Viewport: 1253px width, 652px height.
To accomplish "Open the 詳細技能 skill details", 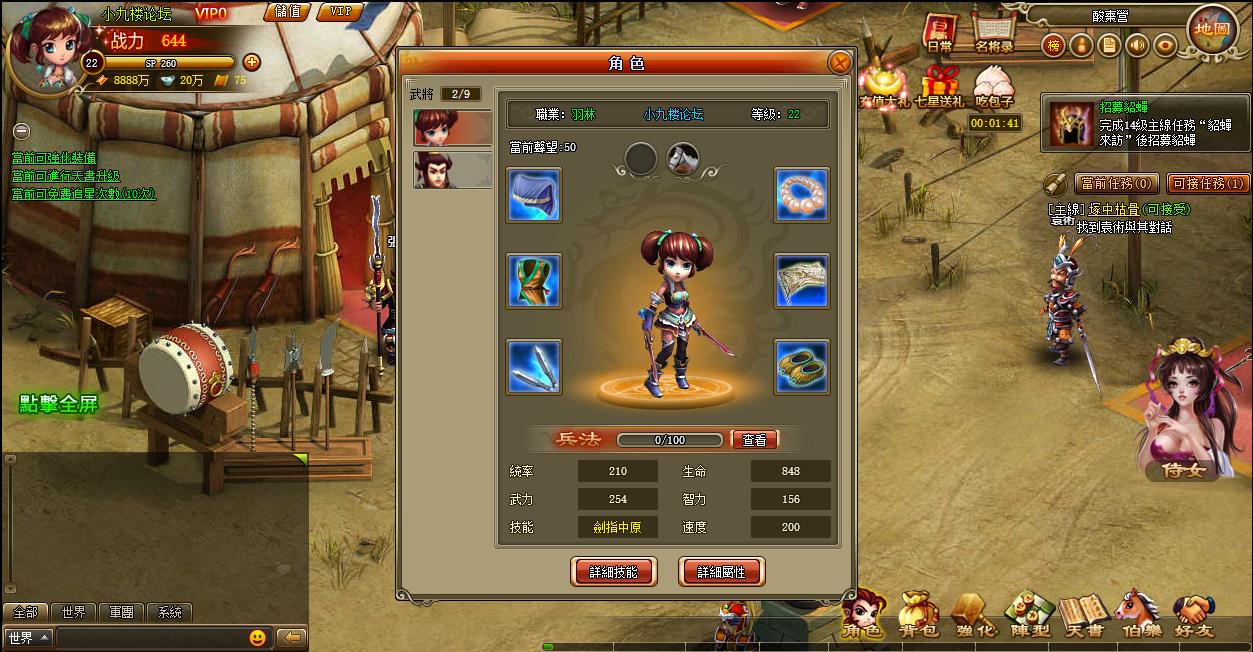I will (x=613, y=572).
